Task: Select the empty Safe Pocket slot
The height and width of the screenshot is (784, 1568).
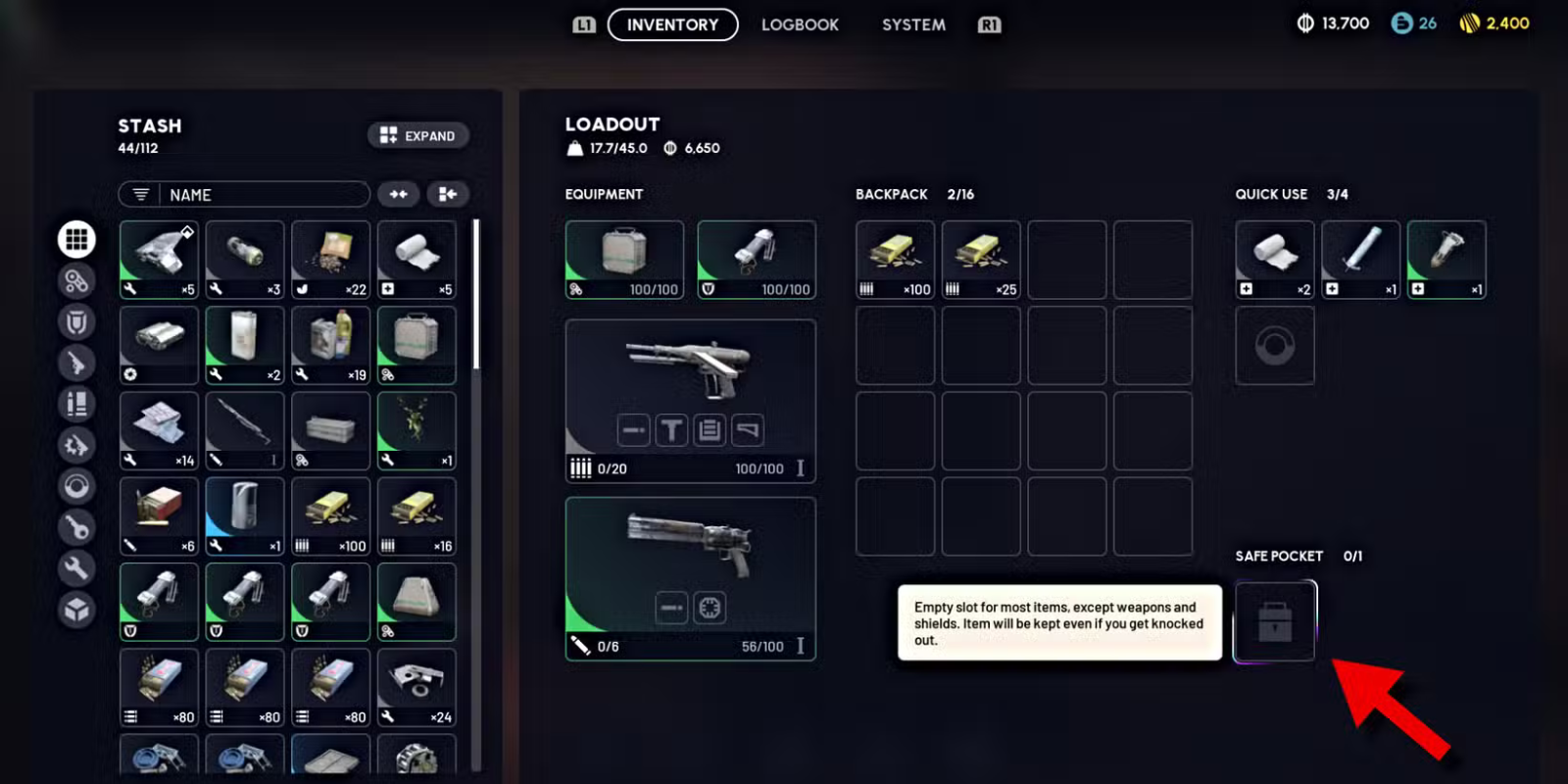Action: click(1274, 621)
